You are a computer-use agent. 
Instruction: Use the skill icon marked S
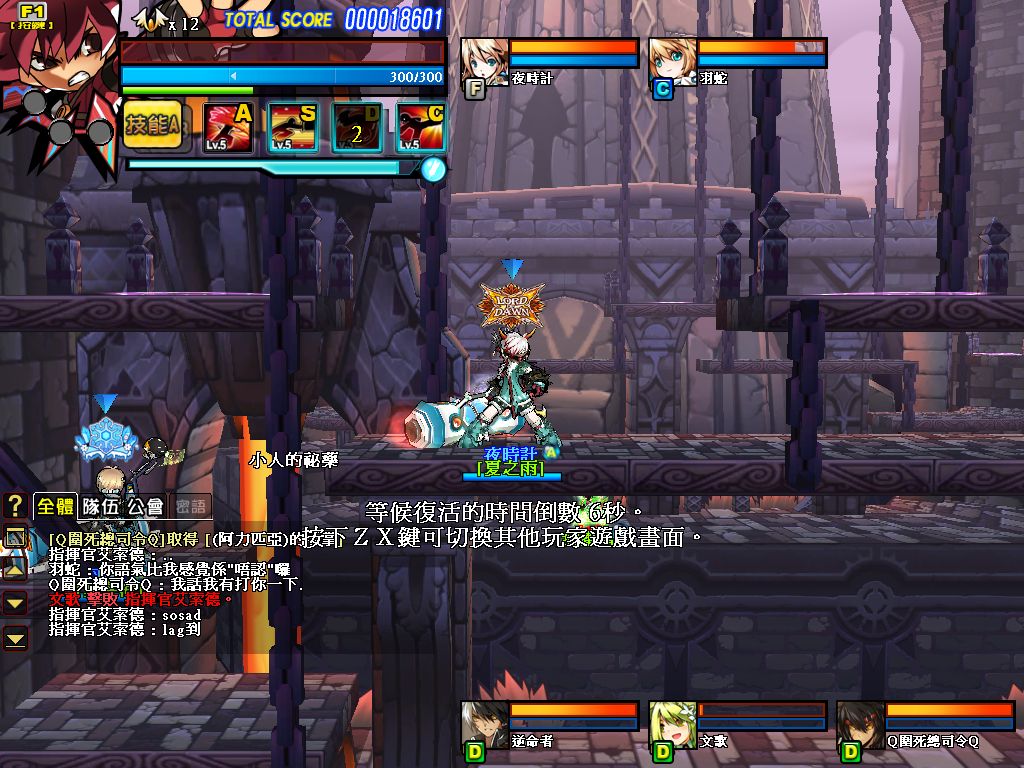point(293,127)
